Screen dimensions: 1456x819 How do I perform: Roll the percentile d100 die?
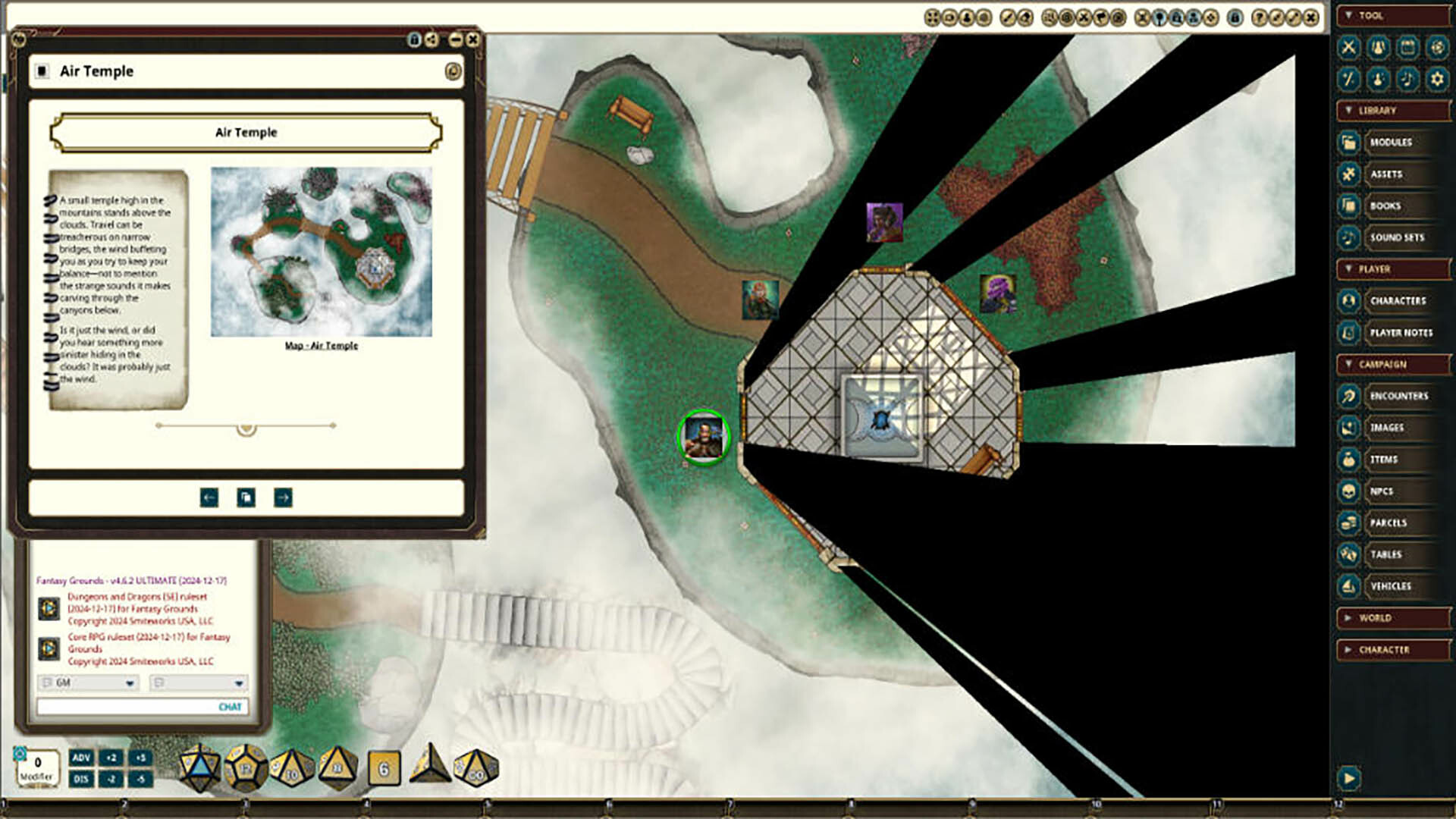click(476, 768)
